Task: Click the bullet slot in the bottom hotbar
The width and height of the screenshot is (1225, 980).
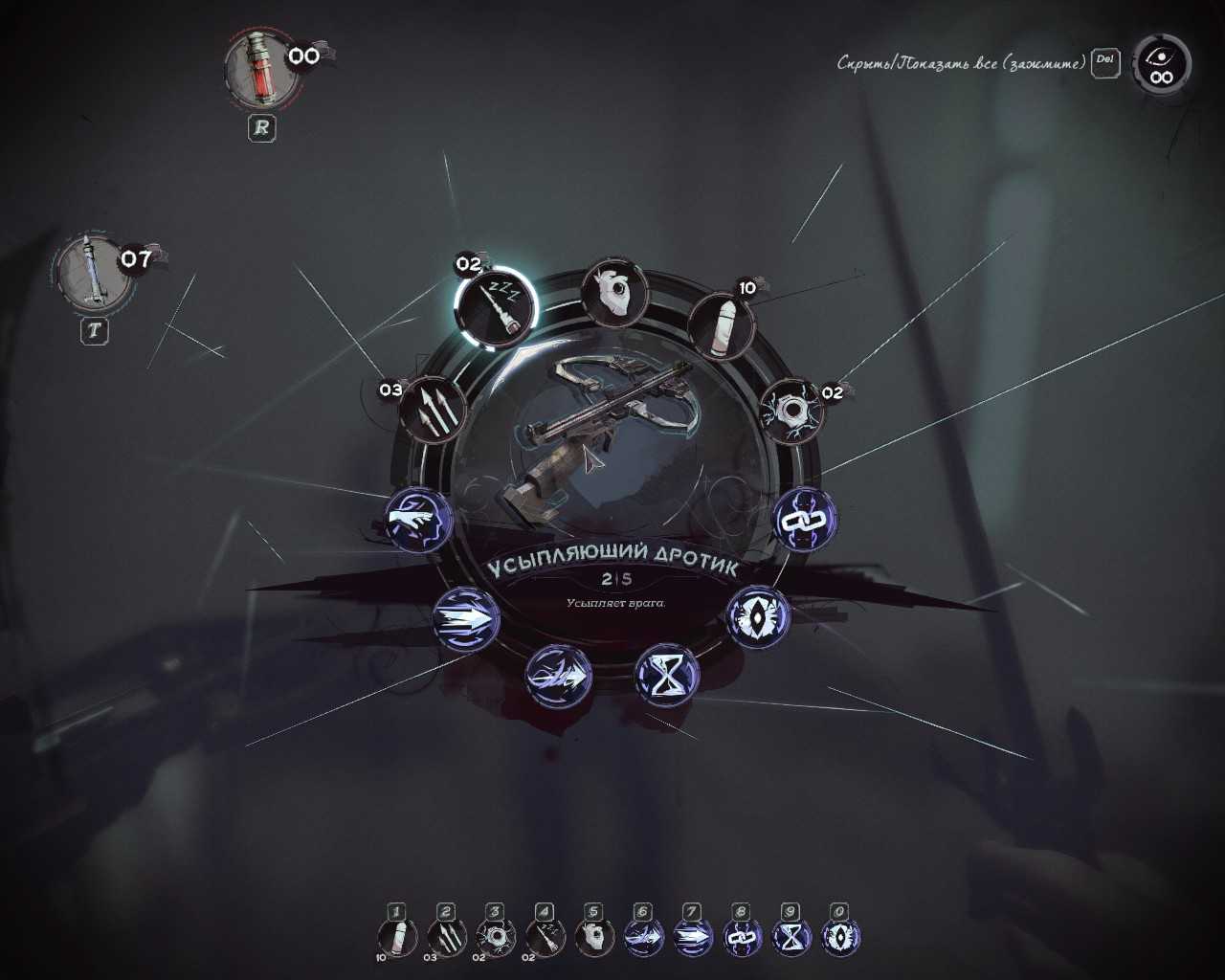Action: pos(397,938)
